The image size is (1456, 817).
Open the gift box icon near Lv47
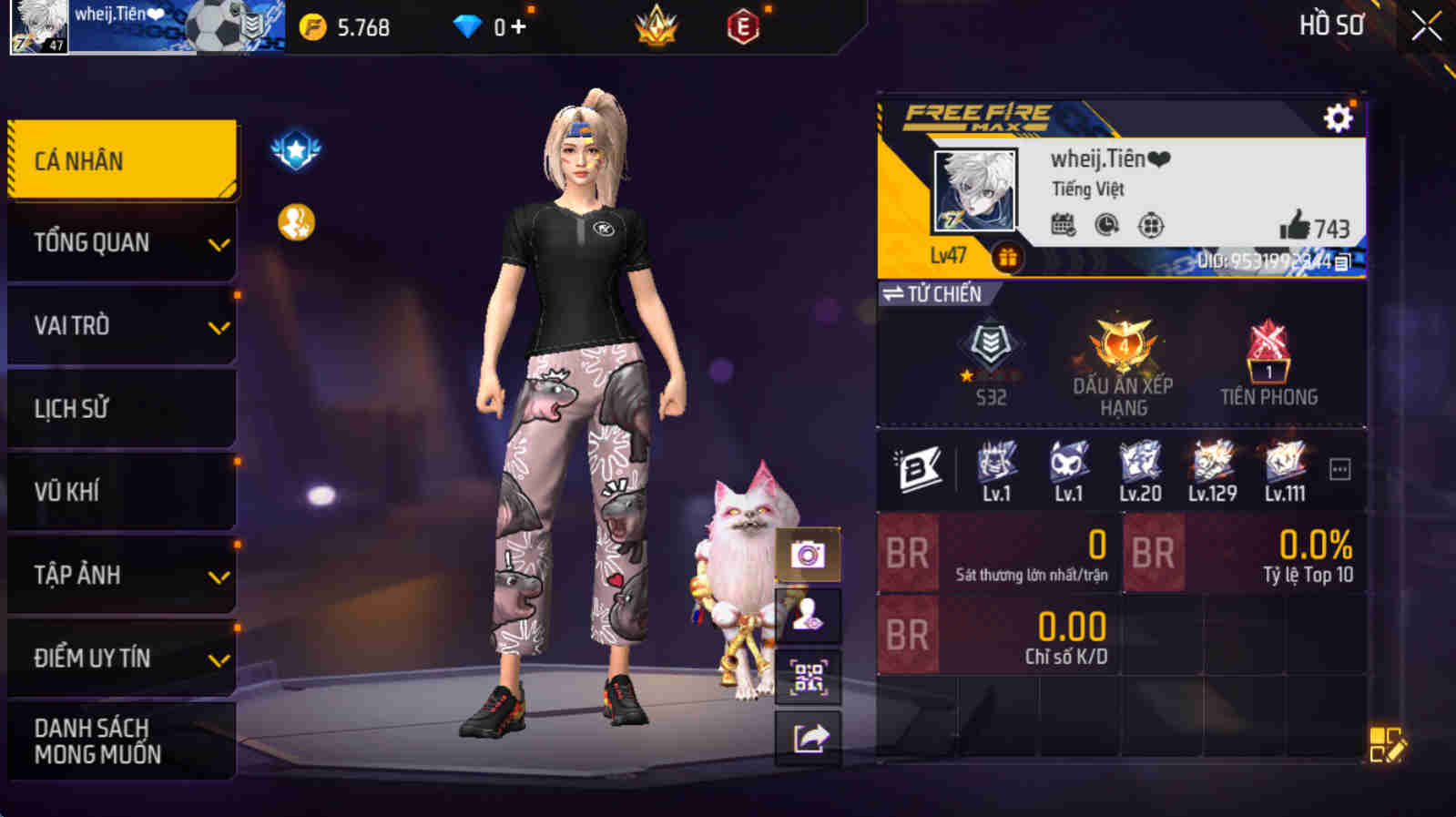[1008, 256]
